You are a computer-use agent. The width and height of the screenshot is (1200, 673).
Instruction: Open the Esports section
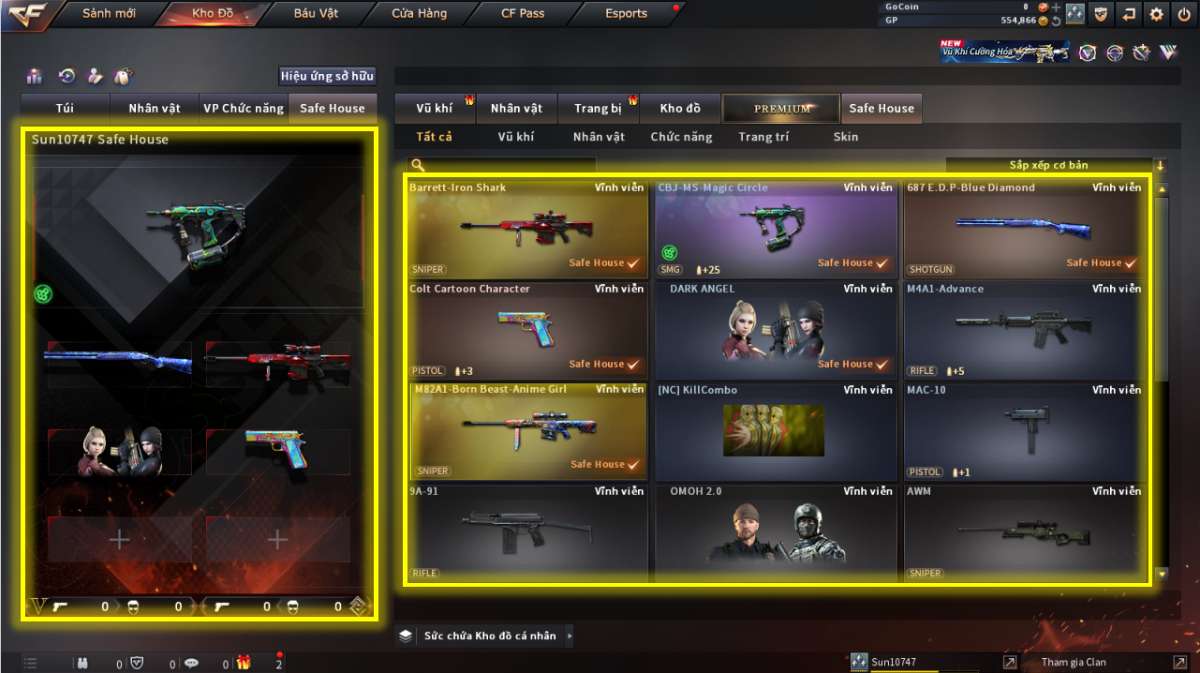click(626, 14)
